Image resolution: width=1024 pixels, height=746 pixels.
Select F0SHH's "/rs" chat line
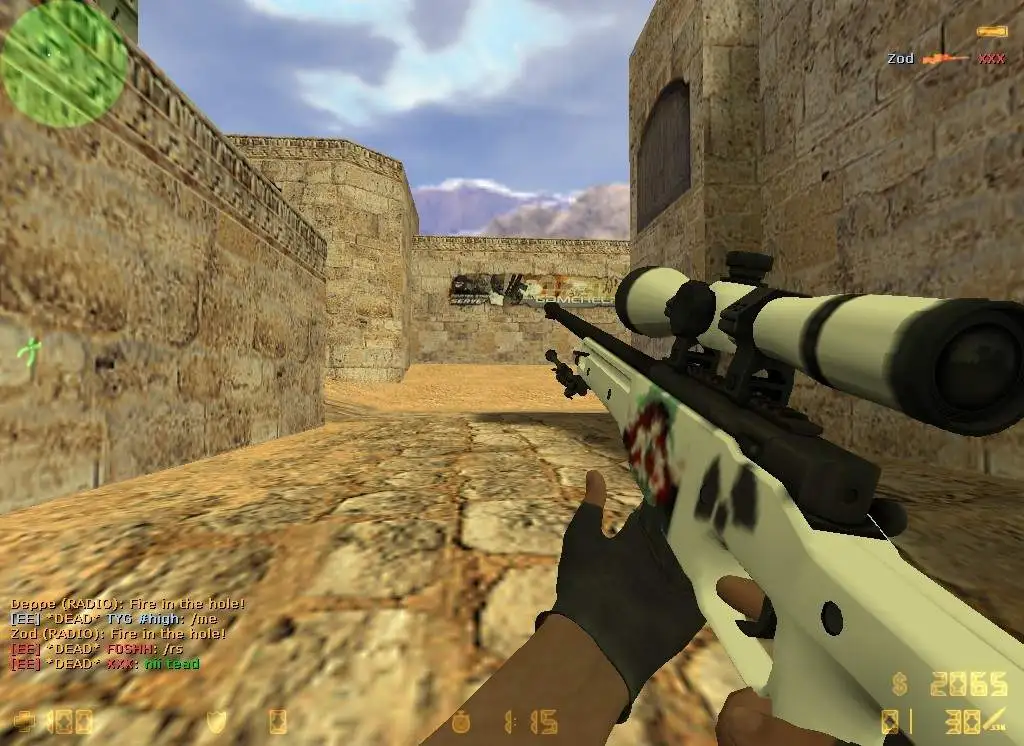[96, 649]
